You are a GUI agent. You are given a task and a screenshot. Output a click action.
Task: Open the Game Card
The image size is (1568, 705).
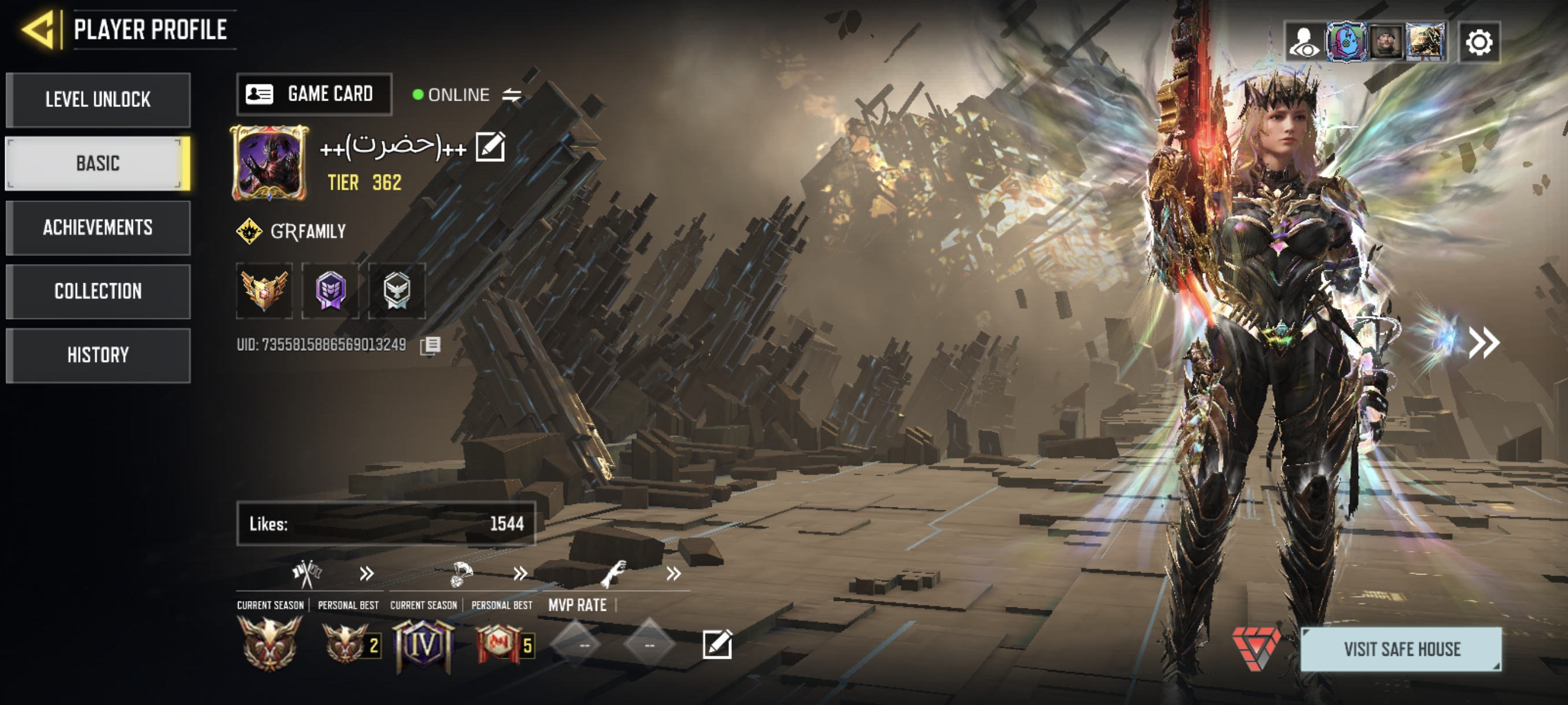tap(314, 94)
